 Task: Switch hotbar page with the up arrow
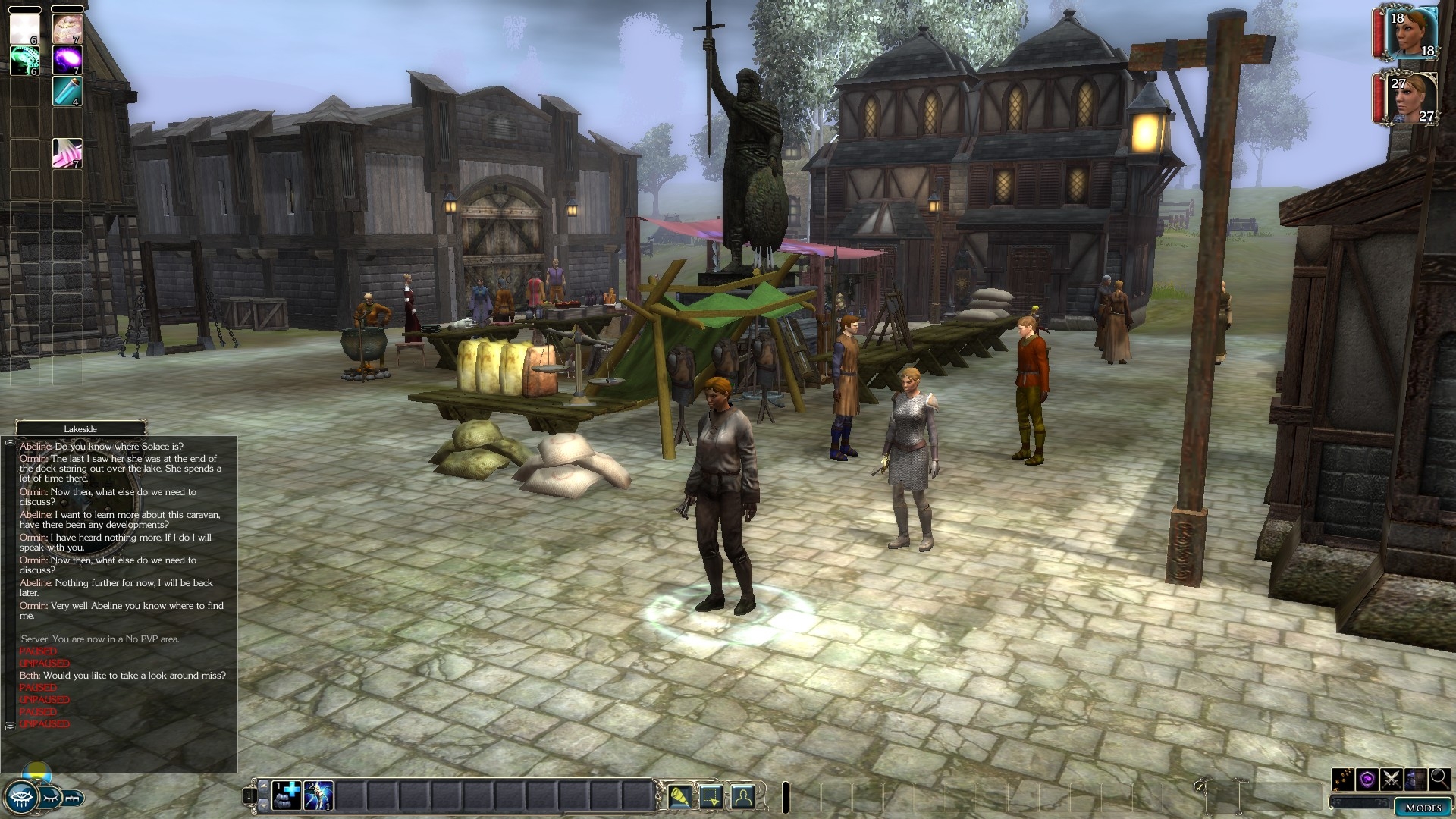click(x=263, y=786)
